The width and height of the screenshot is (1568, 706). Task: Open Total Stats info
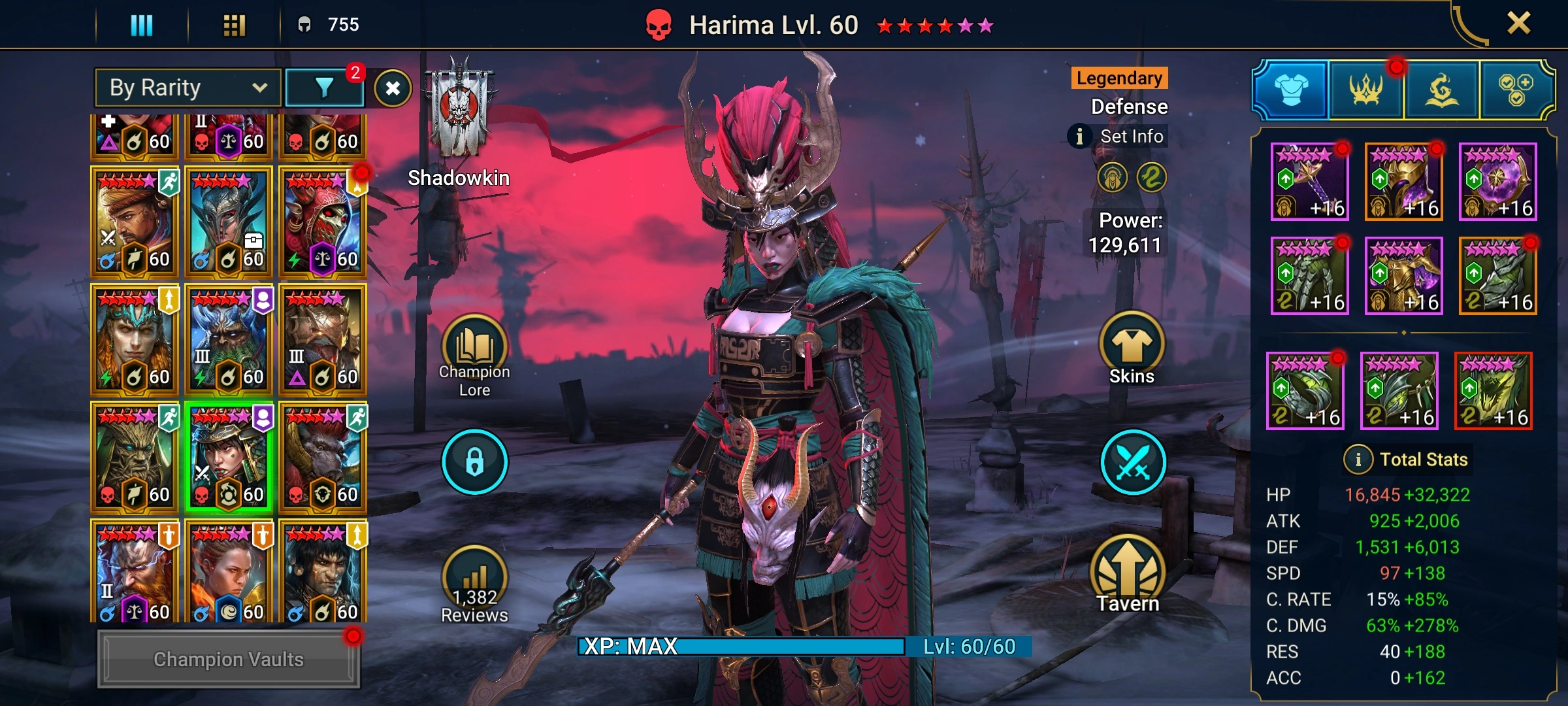click(1358, 460)
